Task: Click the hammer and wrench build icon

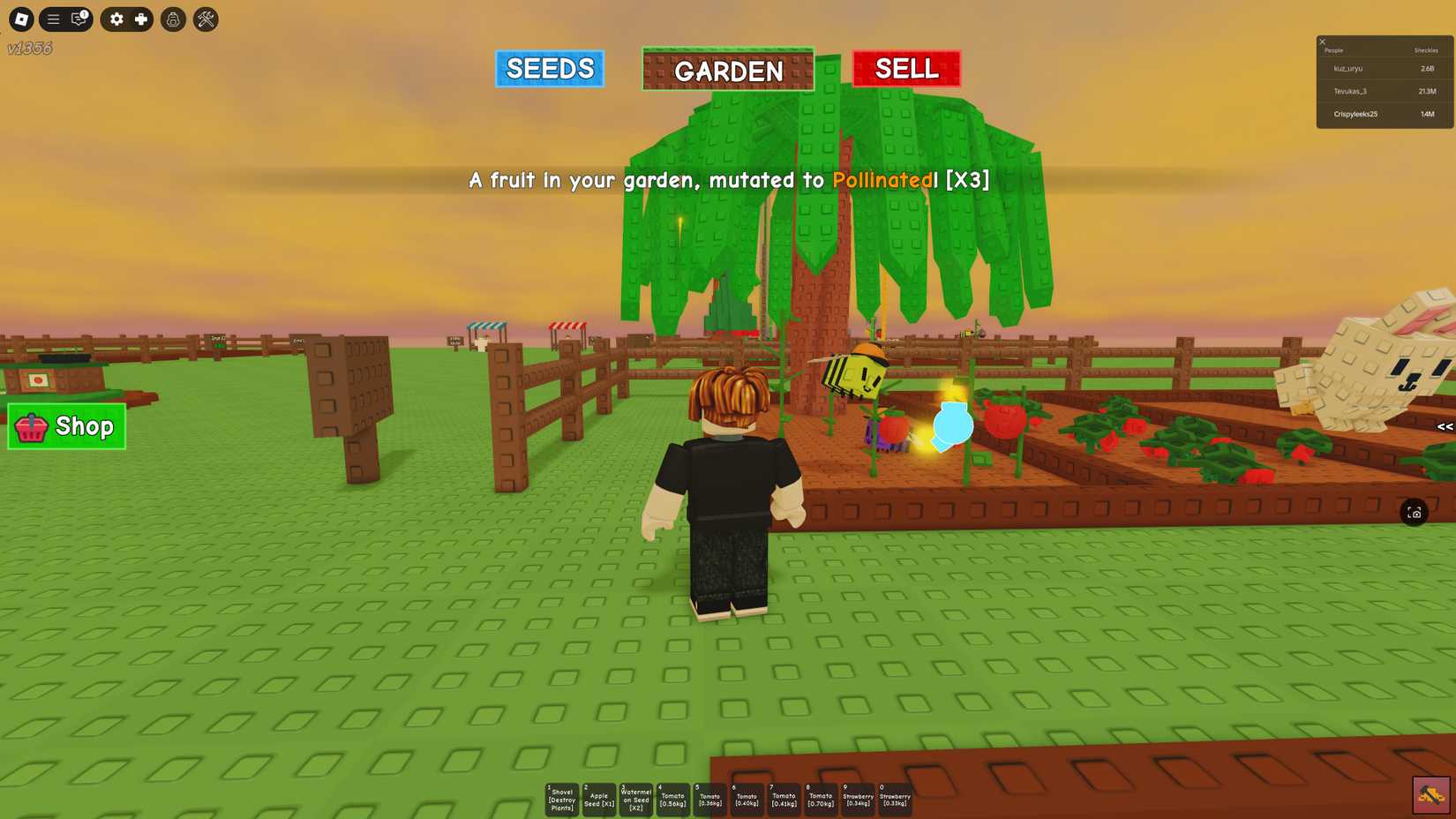Action: [x=205, y=19]
